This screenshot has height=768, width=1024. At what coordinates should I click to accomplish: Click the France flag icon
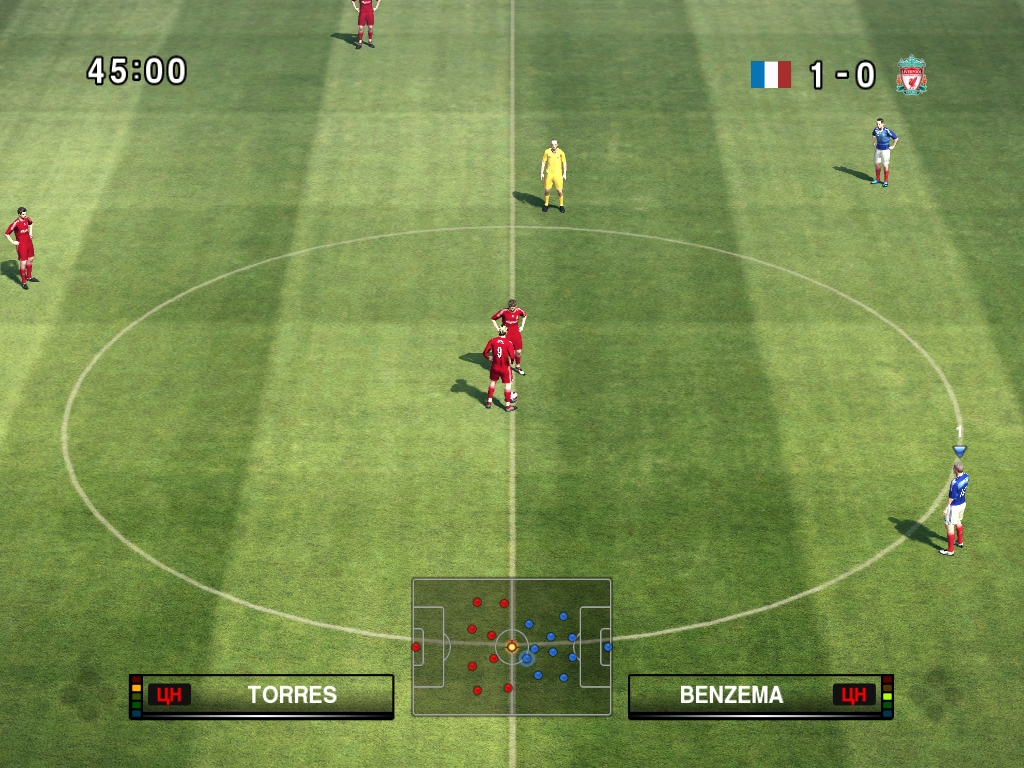tap(770, 75)
